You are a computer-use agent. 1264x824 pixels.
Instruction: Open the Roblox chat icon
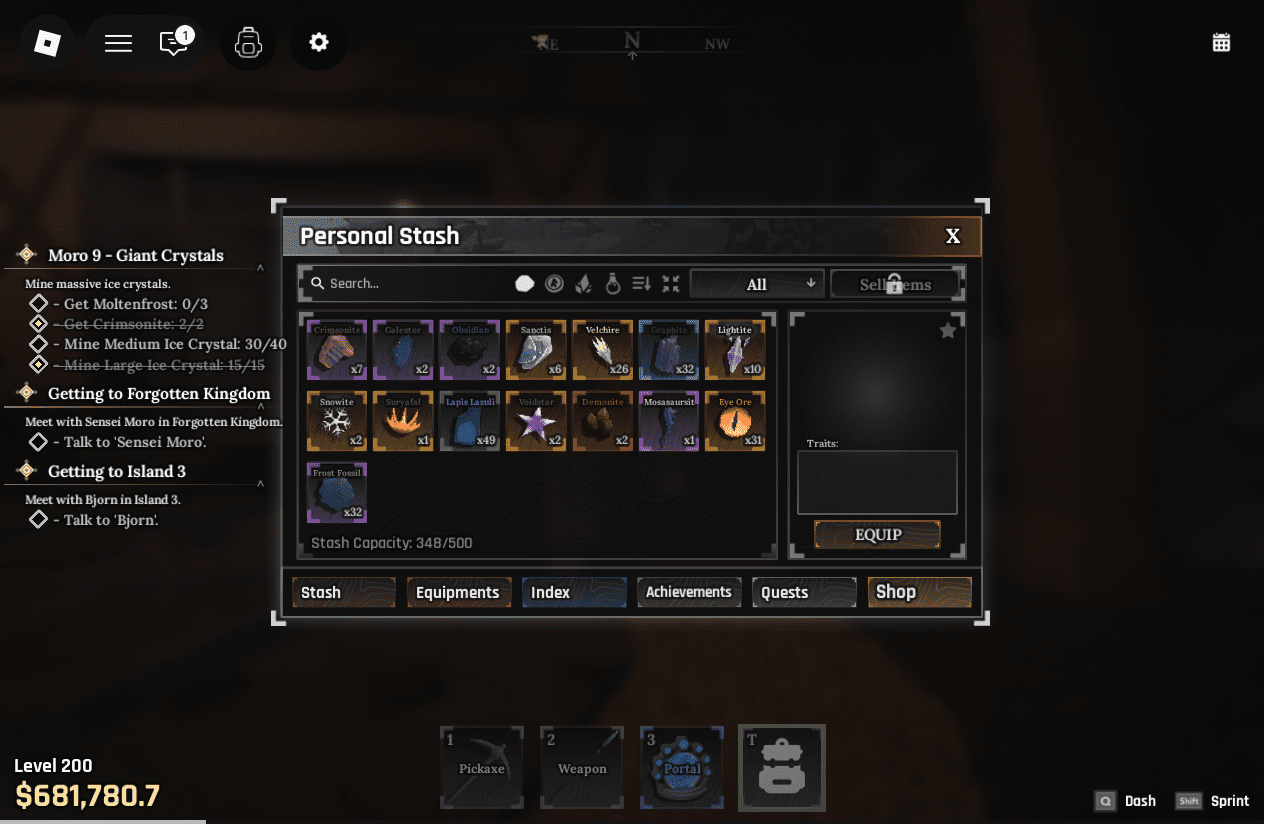(175, 43)
